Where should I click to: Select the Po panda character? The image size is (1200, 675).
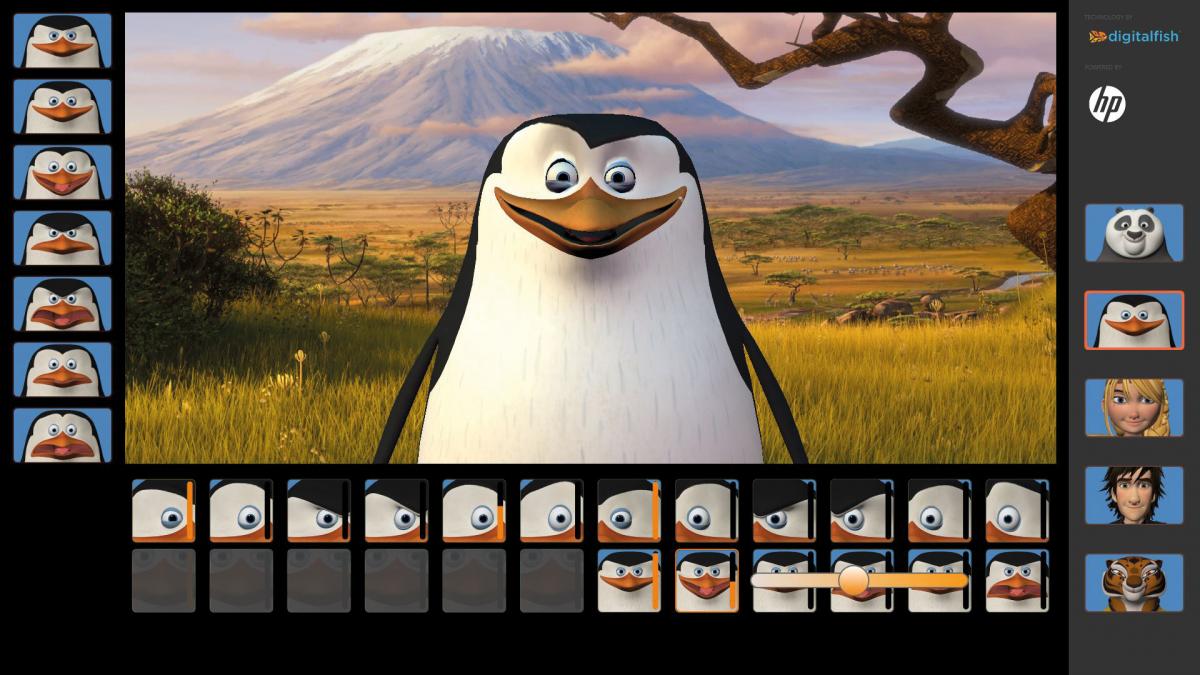pyautogui.click(x=1134, y=232)
